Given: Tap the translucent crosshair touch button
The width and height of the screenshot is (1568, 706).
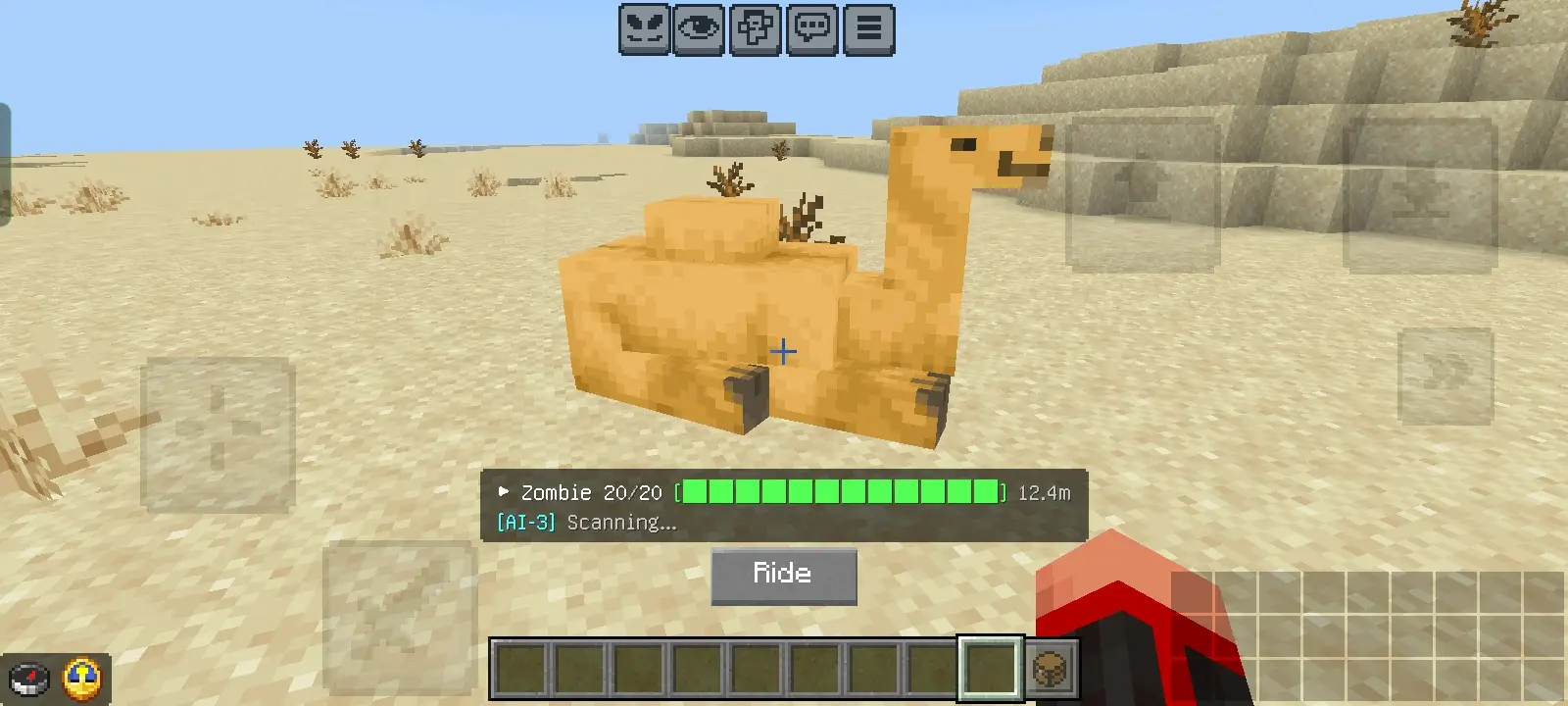Looking at the screenshot, I should coord(218,434).
